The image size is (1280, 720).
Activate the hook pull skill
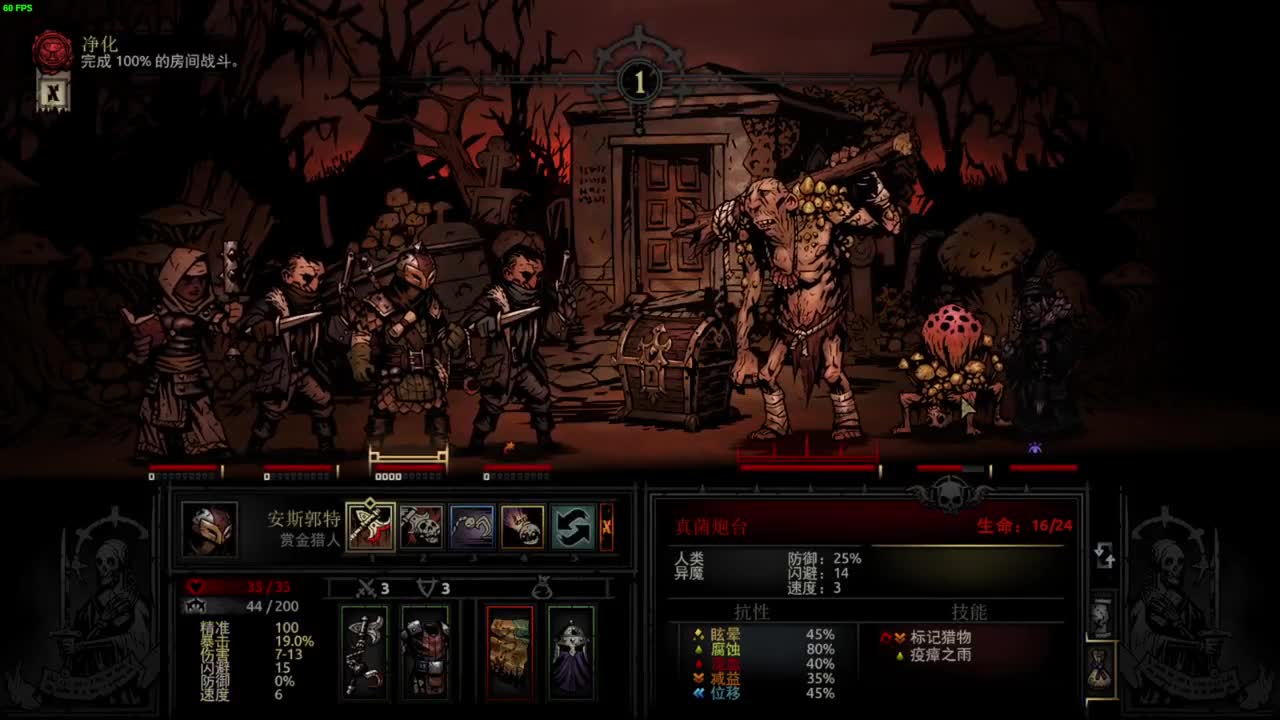pyautogui.click(x=471, y=526)
